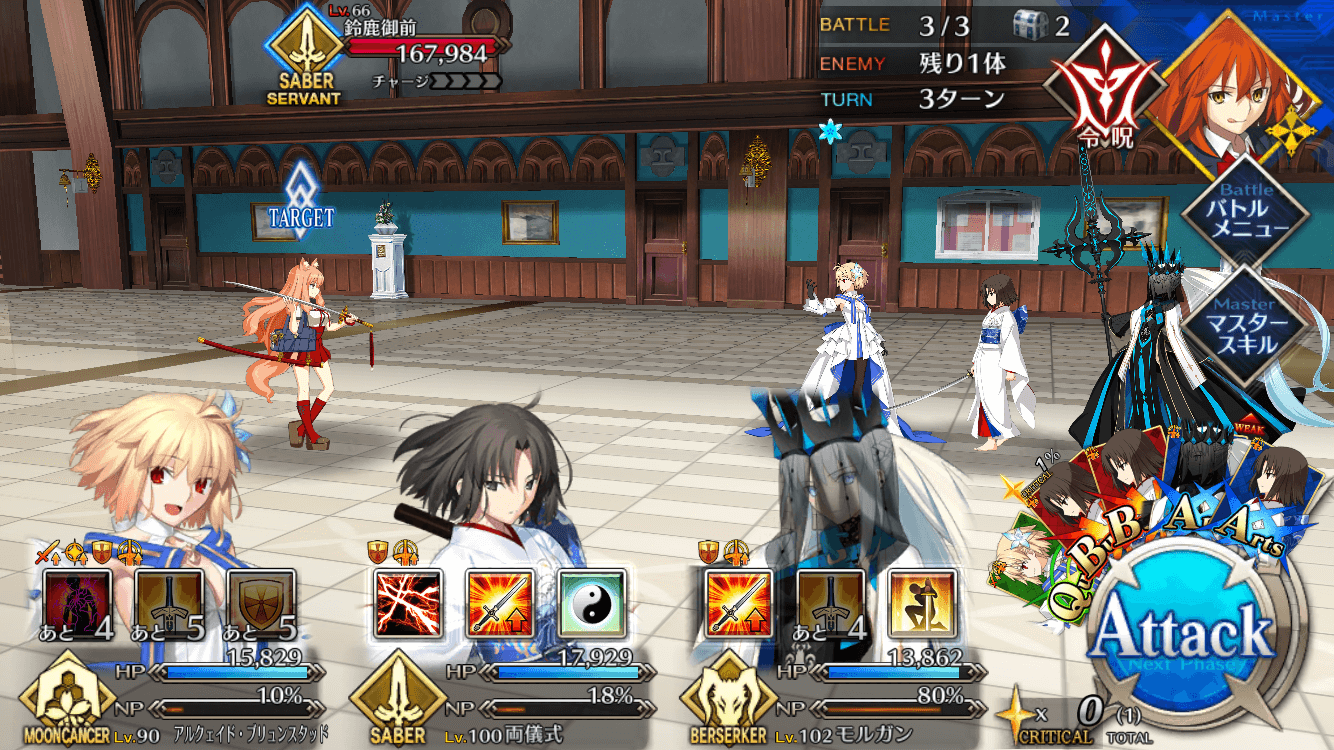Use Morgan's kneeling figure skill
The height and width of the screenshot is (750, 1334).
click(x=923, y=604)
